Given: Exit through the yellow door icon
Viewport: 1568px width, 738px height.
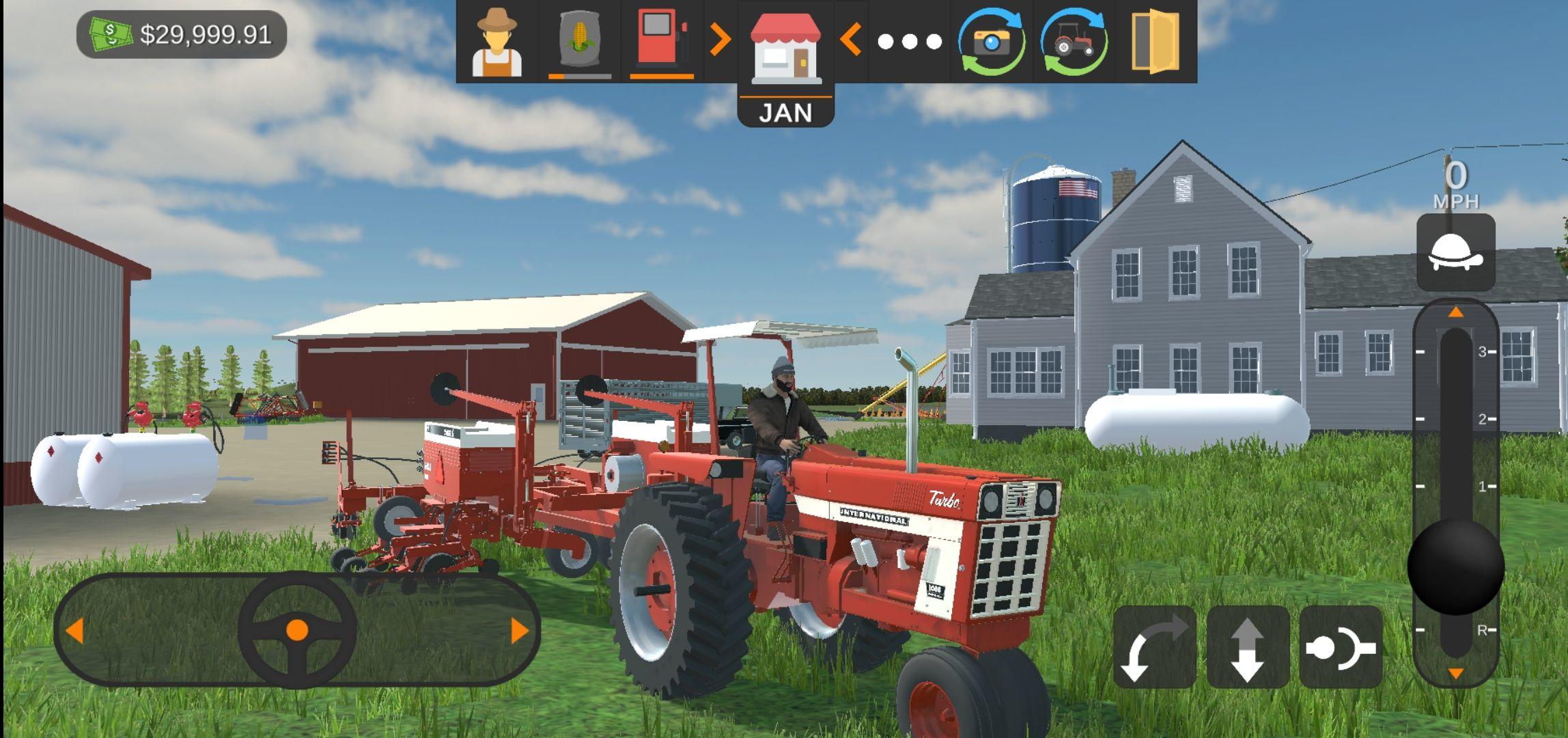Looking at the screenshot, I should (x=1155, y=41).
